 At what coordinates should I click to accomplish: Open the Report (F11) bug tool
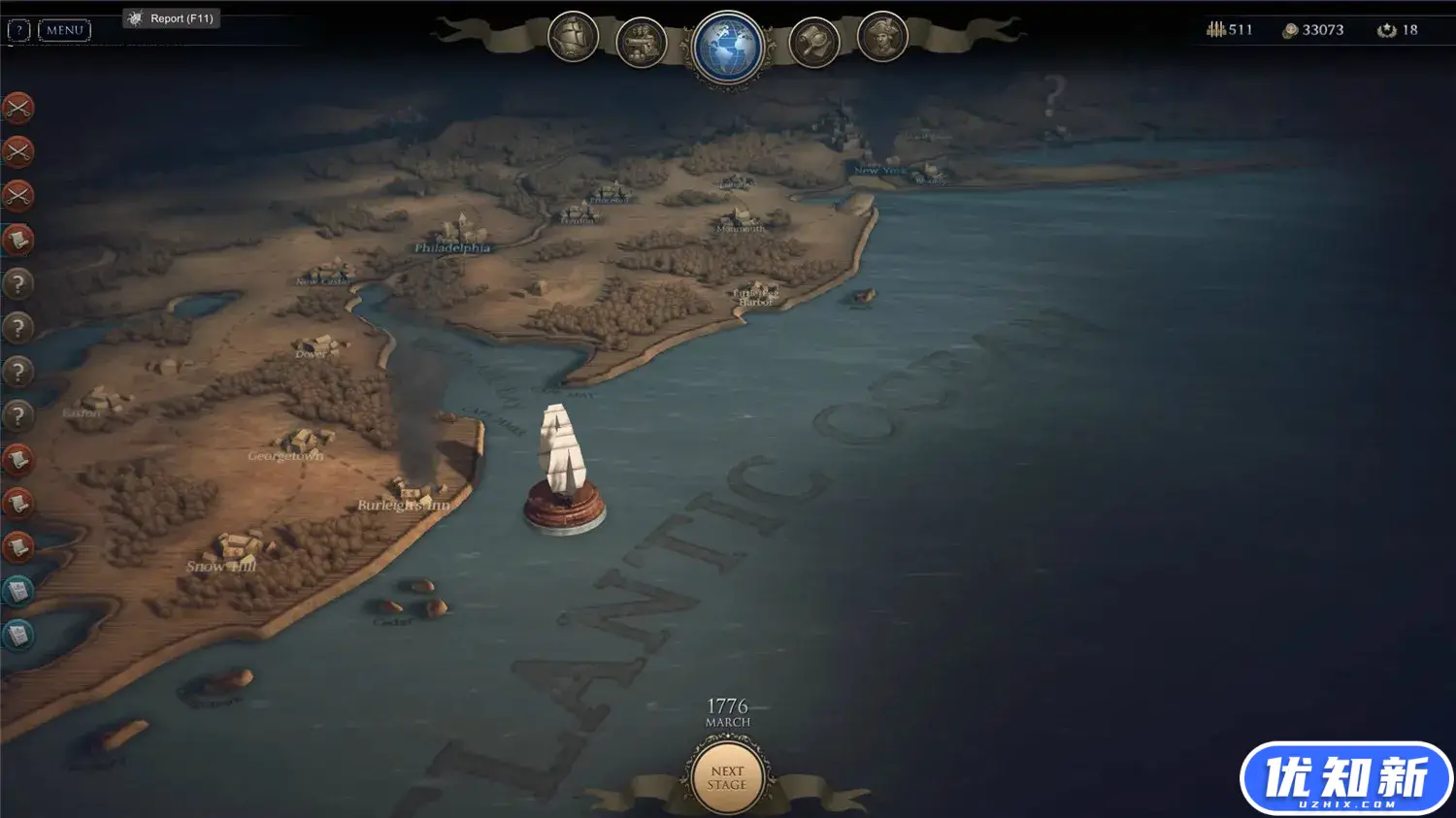[x=172, y=18]
